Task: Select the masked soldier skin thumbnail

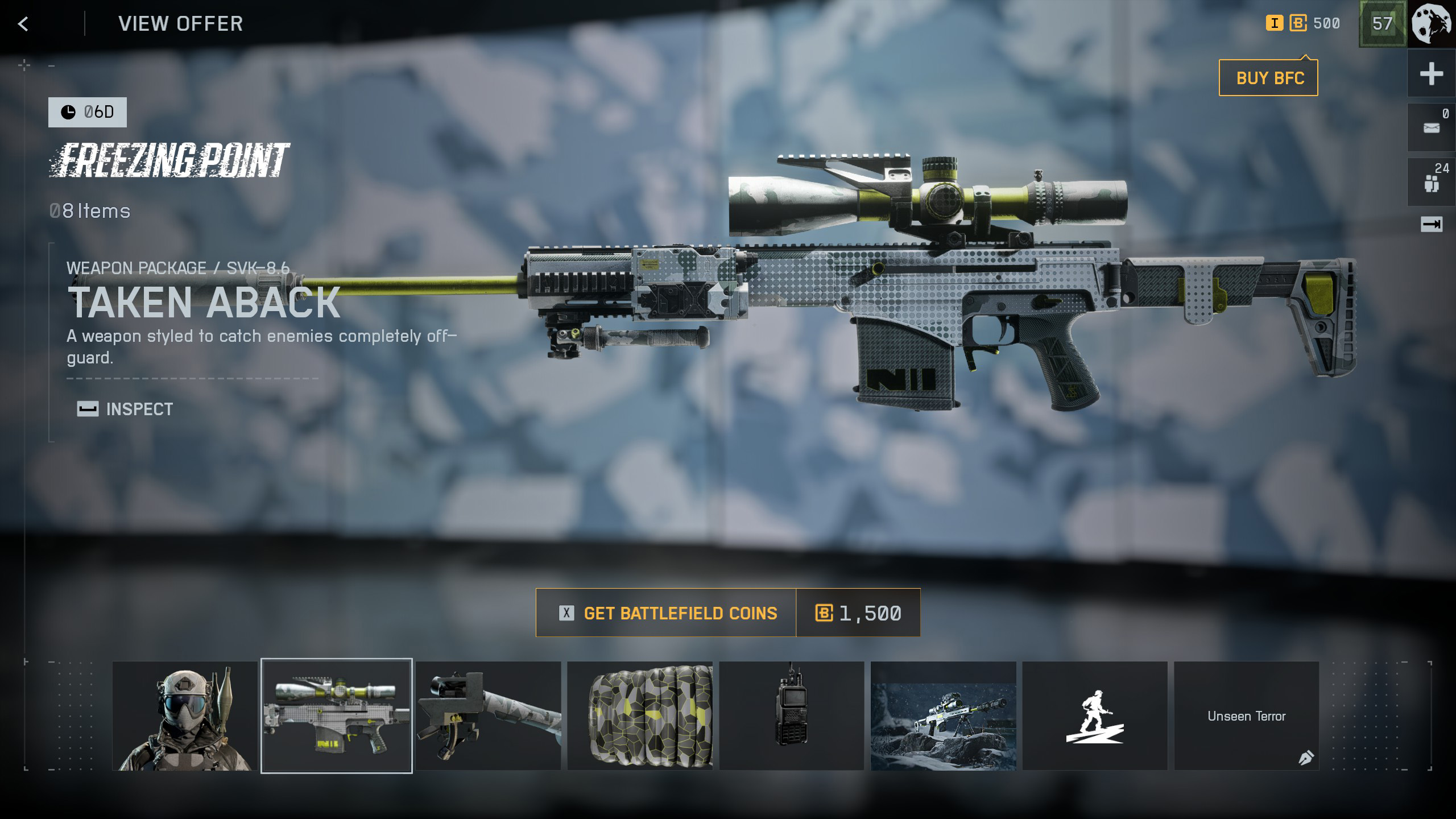Action: [185, 715]
